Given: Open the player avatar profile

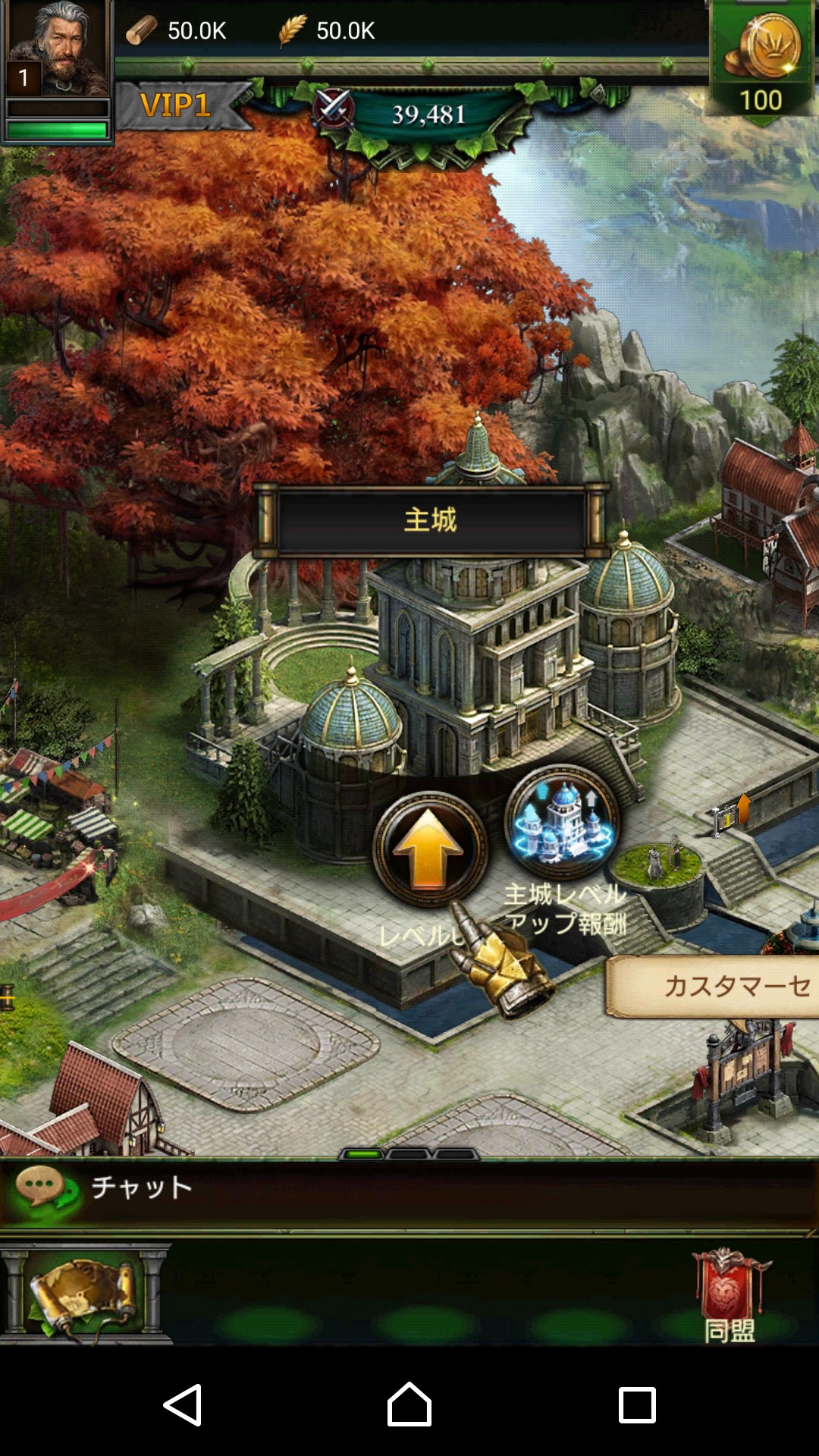Looking at the screenshot, I should (x=58, y=50).
